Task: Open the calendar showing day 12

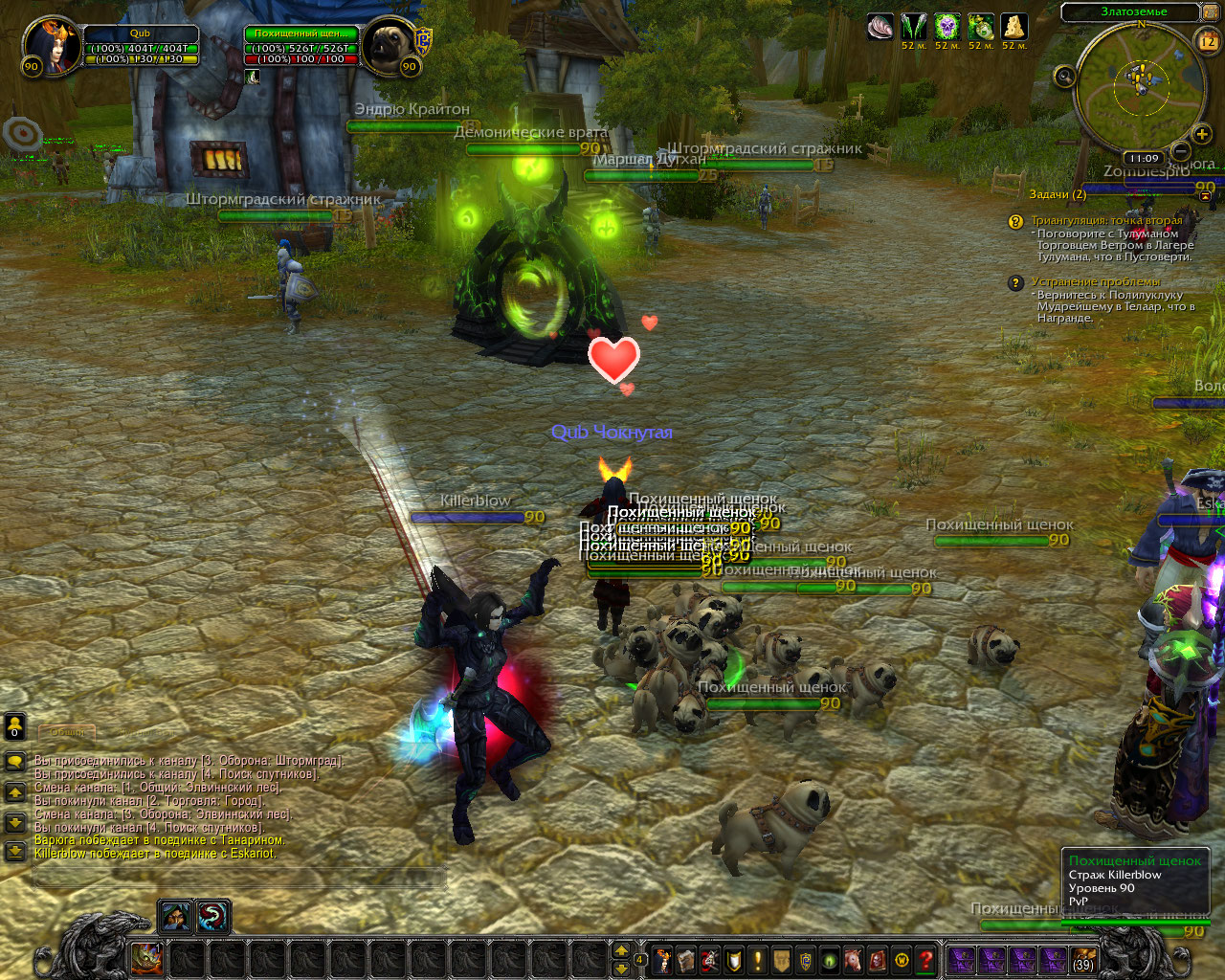Action: click(1208, 40)
